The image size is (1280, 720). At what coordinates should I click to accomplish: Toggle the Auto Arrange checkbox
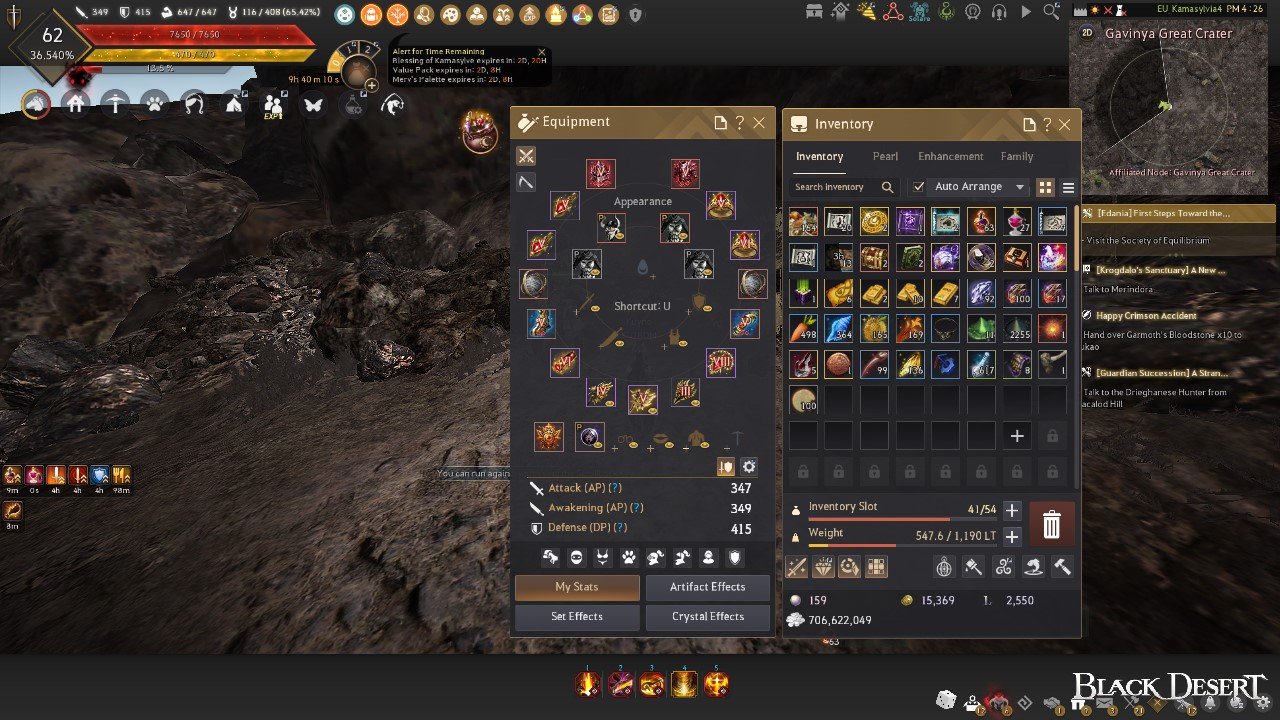coord(918,187)
